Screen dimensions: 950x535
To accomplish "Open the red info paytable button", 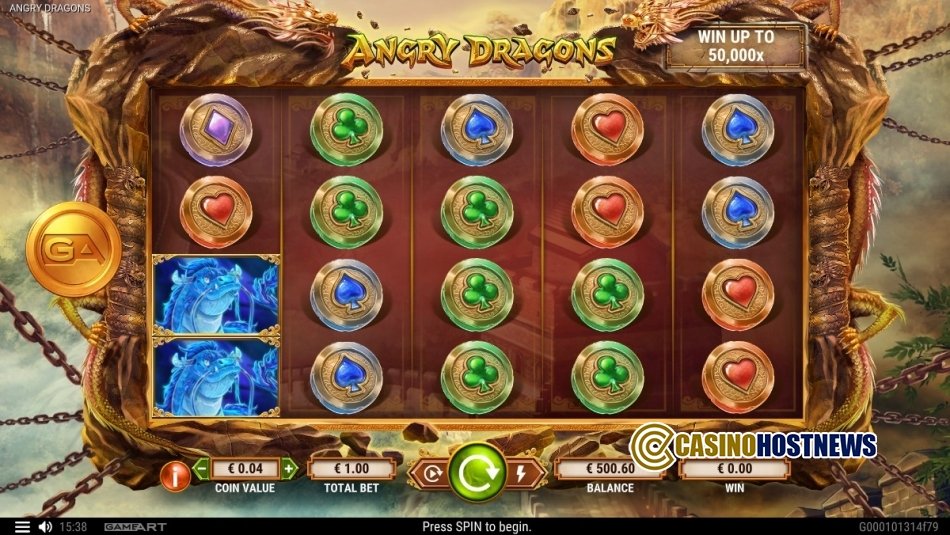I will click(175, 476).
